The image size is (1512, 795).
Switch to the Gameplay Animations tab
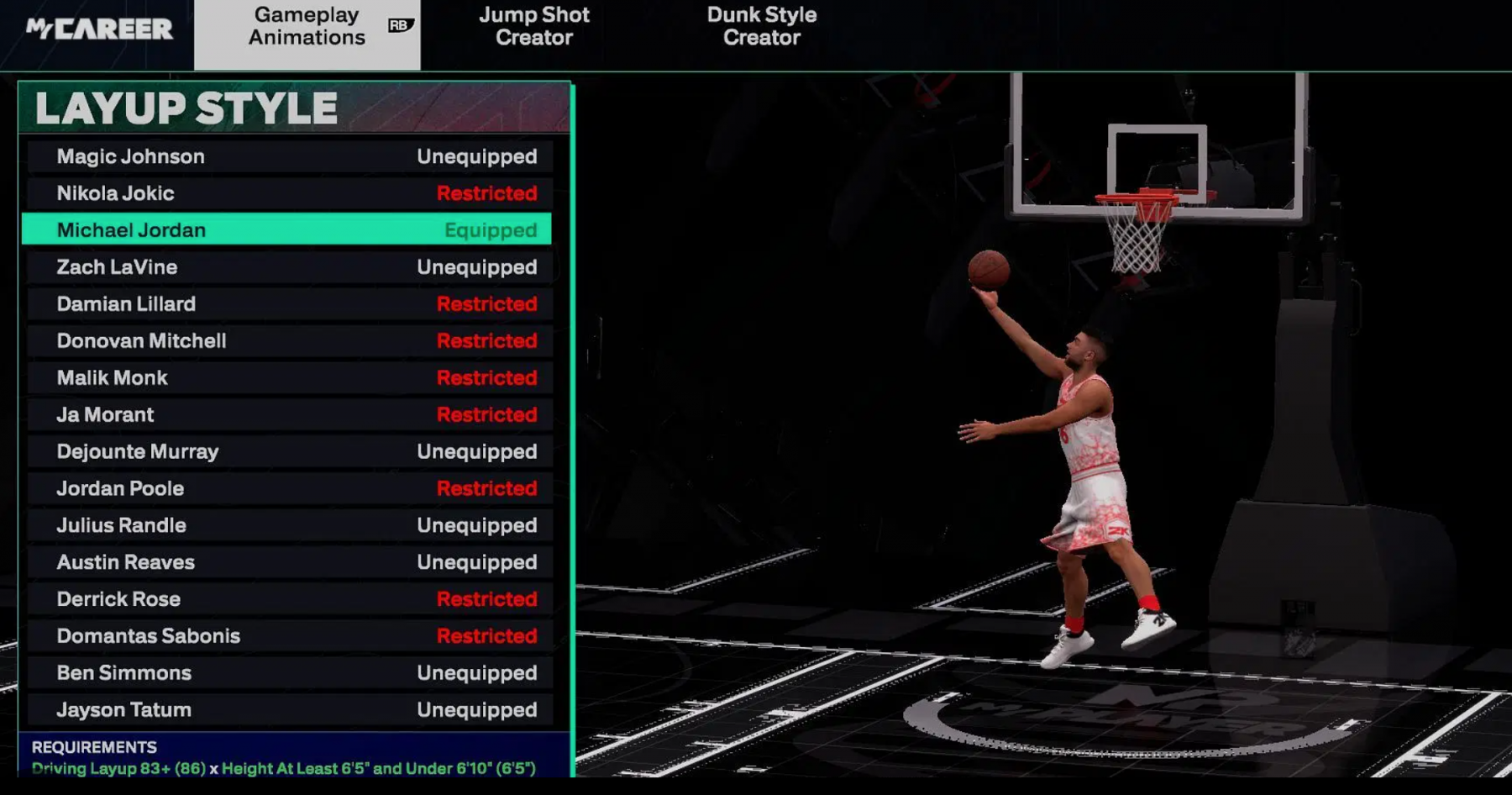point(307,27)
